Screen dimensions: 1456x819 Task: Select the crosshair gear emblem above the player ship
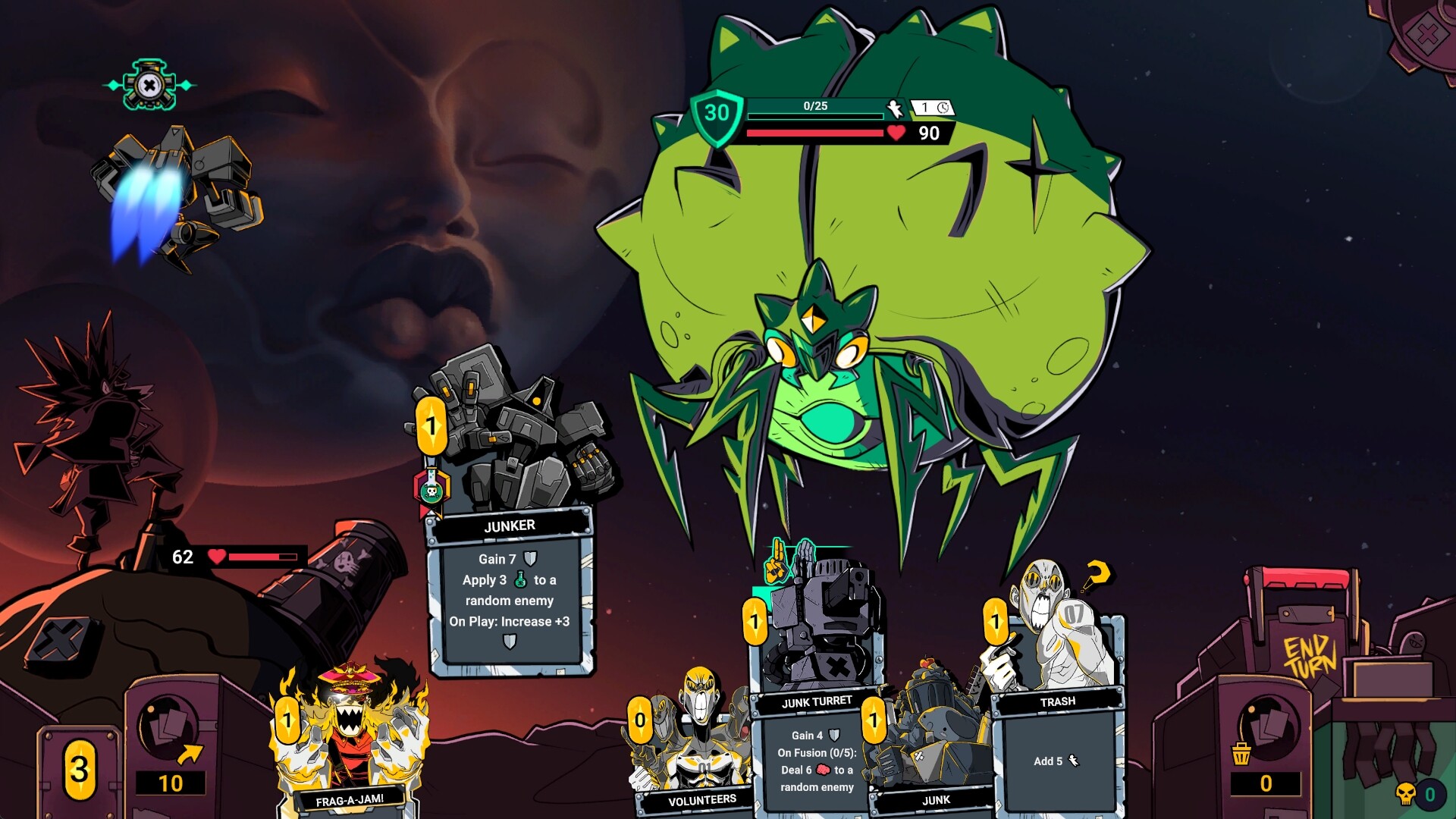coord(150,86)
